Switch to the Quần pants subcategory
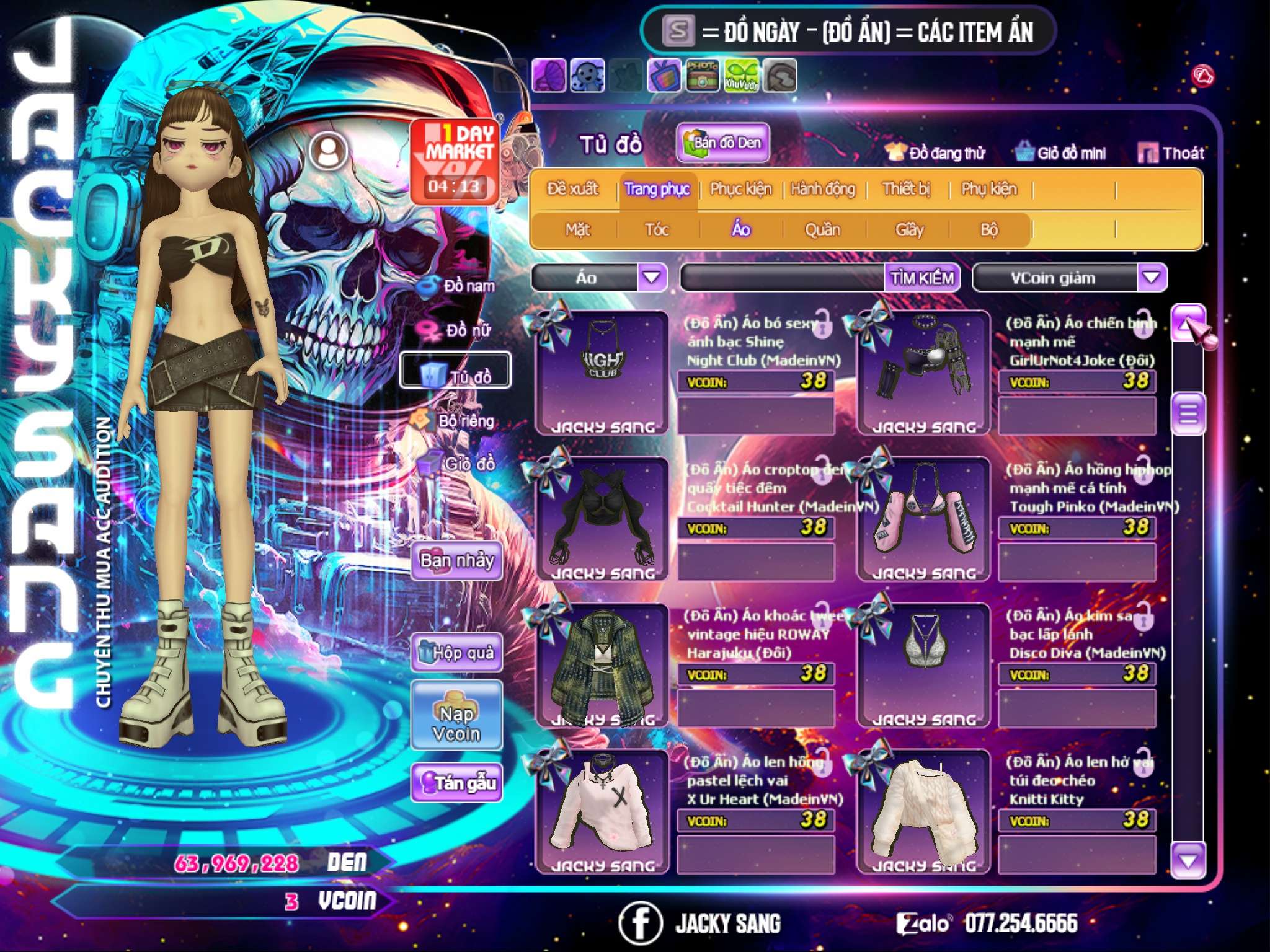Screen dimensions: 1270x952 point(822,230)
